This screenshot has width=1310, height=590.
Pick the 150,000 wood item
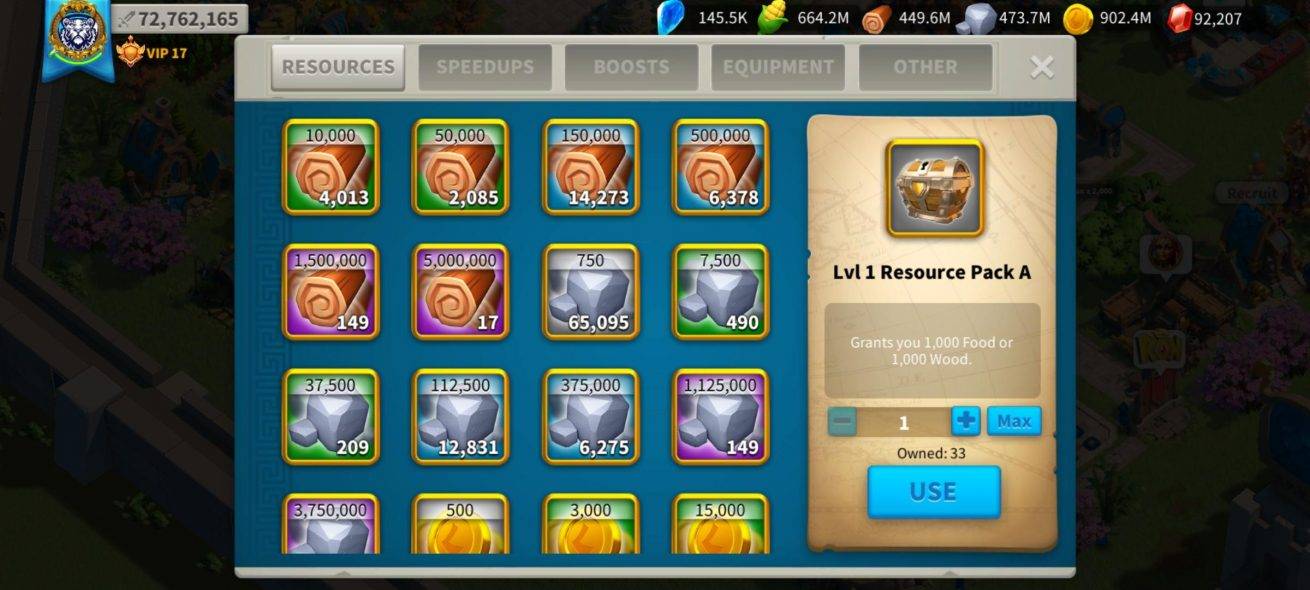click(591, 167)
